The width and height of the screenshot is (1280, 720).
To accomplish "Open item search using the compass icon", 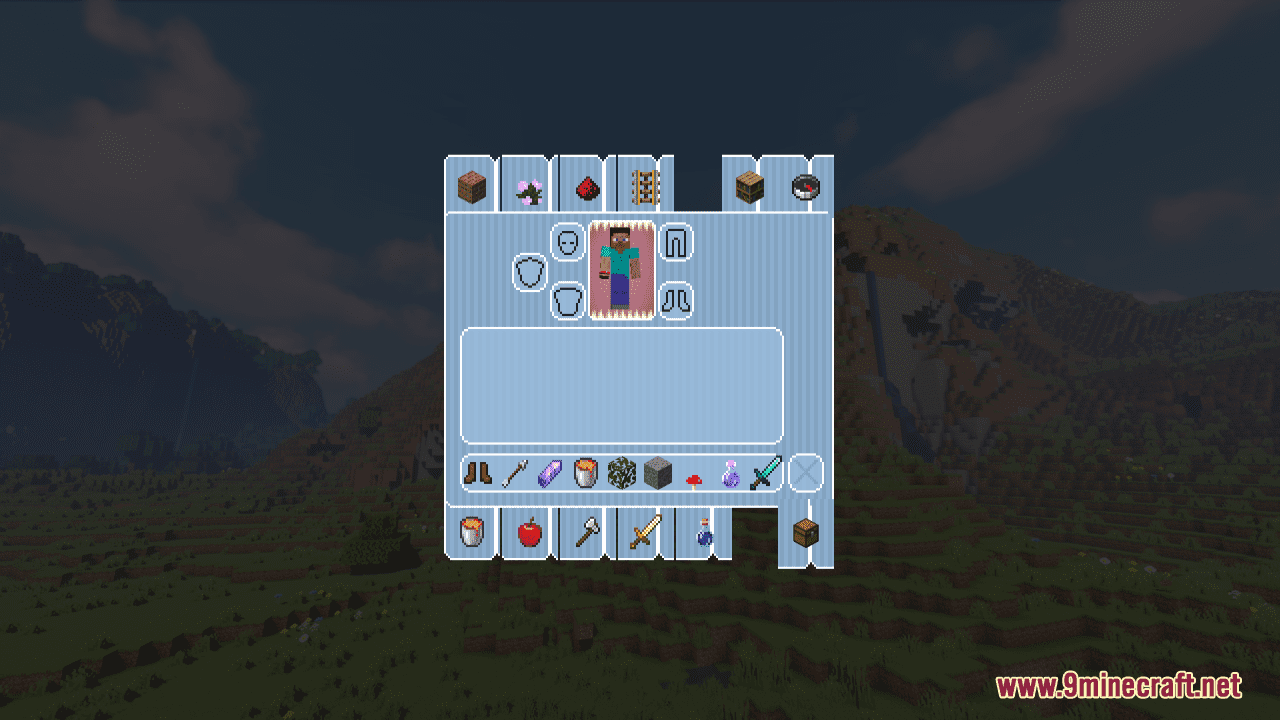I will pyautogui.click(x=806, y=185).
